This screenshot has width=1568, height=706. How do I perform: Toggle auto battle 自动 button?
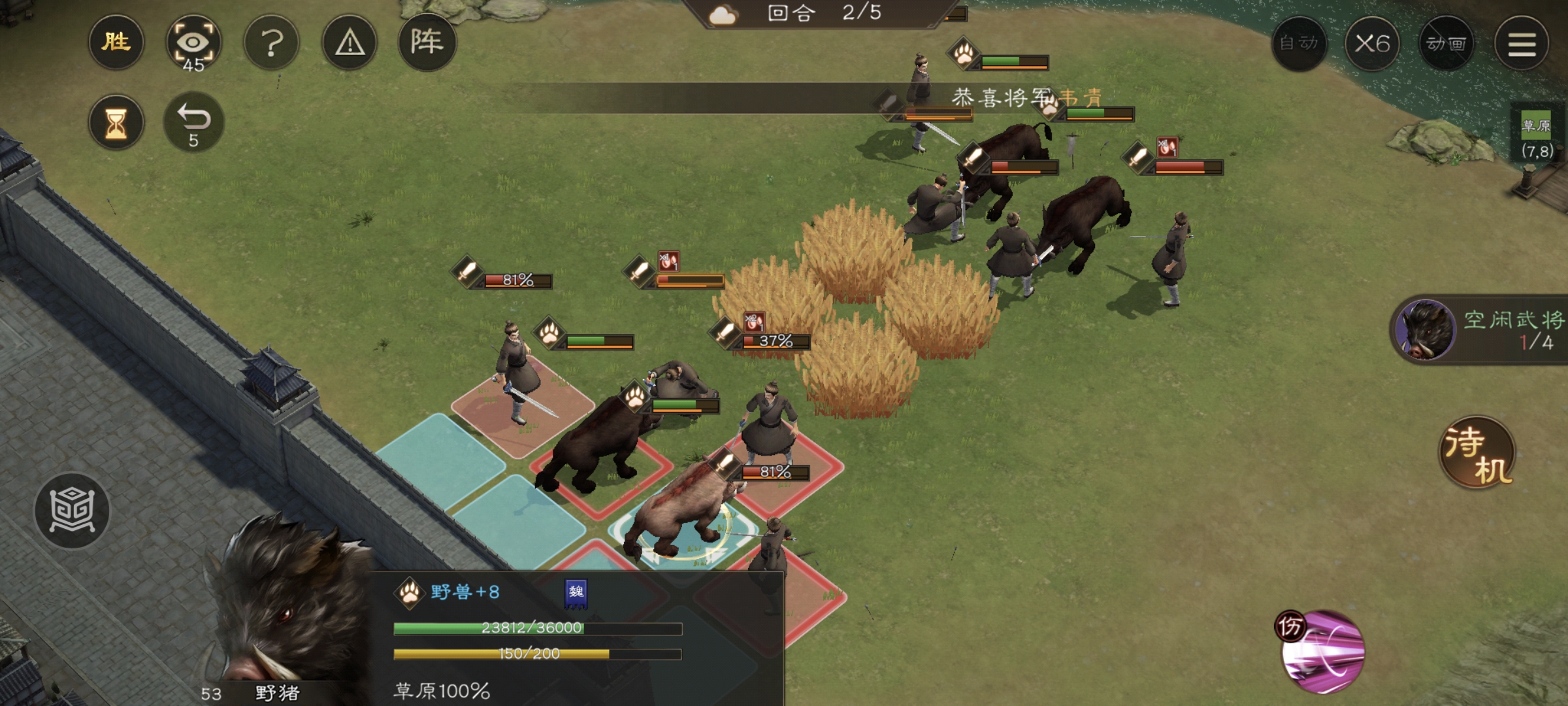coord(1299,44)
